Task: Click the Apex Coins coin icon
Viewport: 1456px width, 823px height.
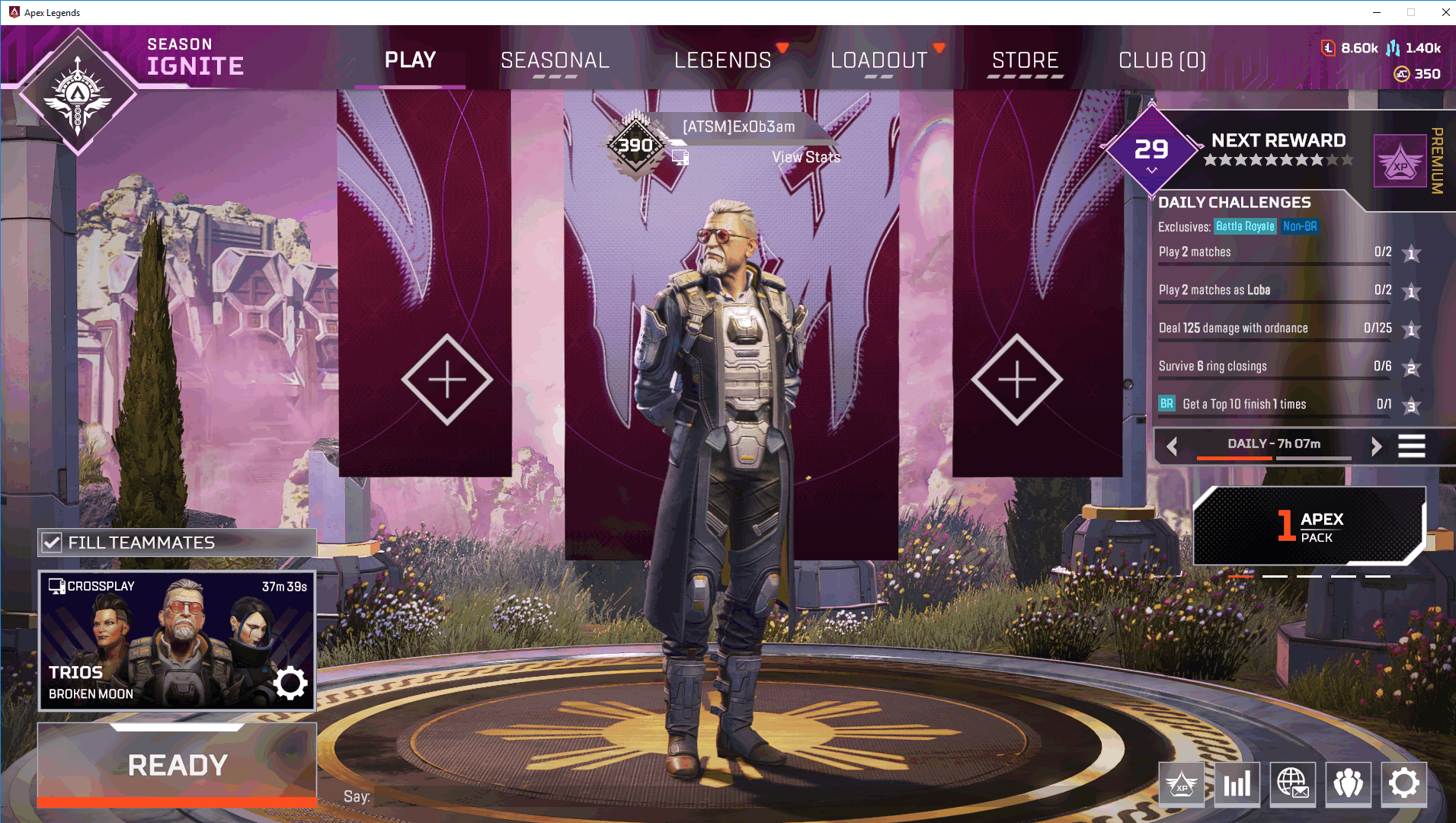Action: [1402, 74]
